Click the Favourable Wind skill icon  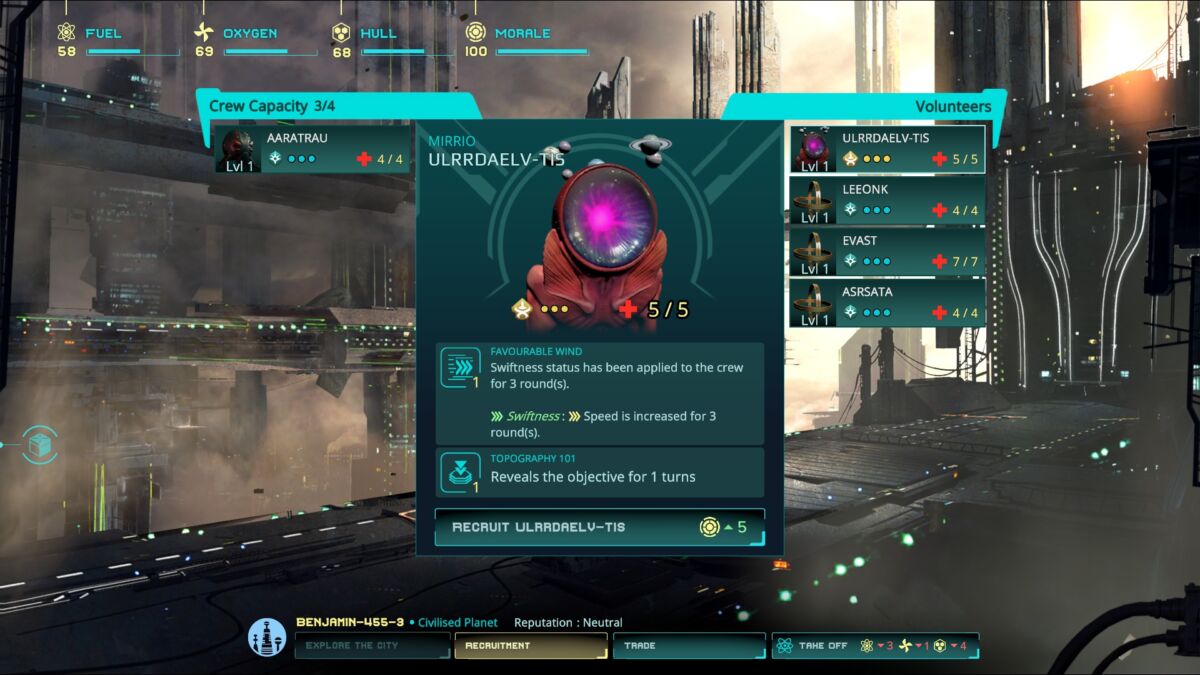460,367
